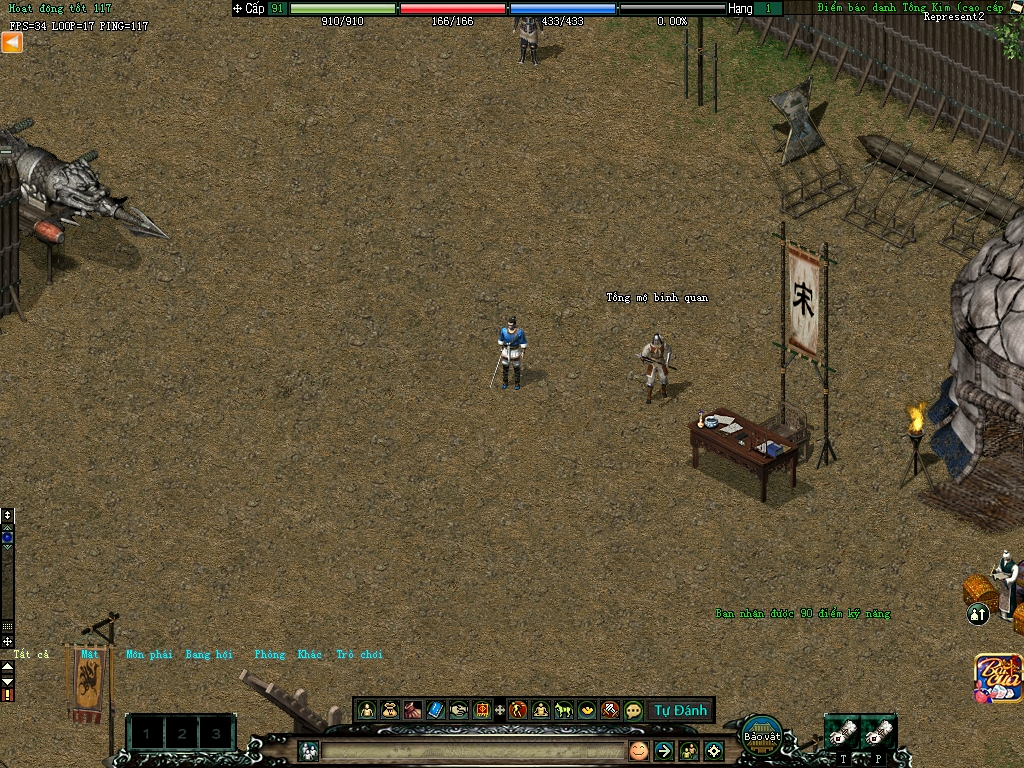Click the orange back arrow button
The height and width of the screenshot is (768, 1024).
point(12,42)
